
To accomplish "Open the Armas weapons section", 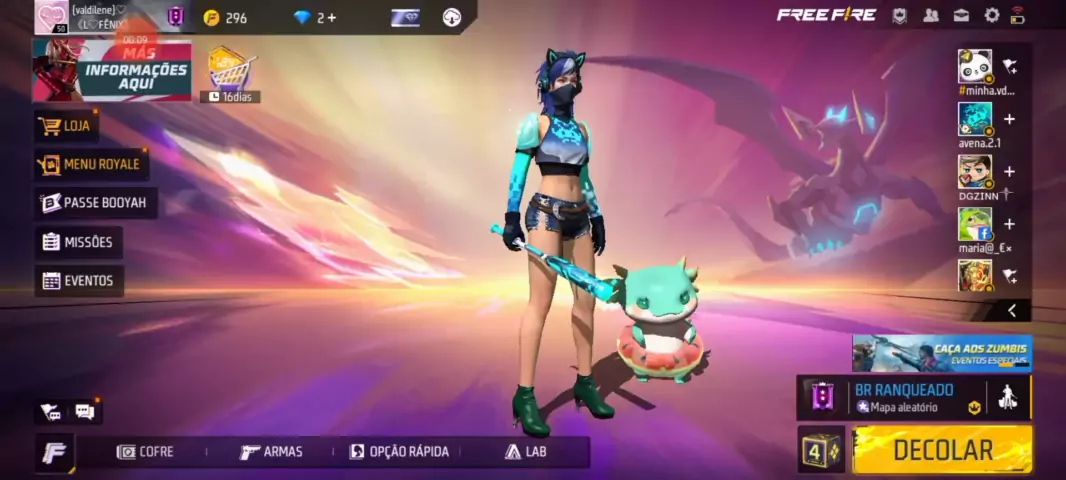I will (271, 452).
